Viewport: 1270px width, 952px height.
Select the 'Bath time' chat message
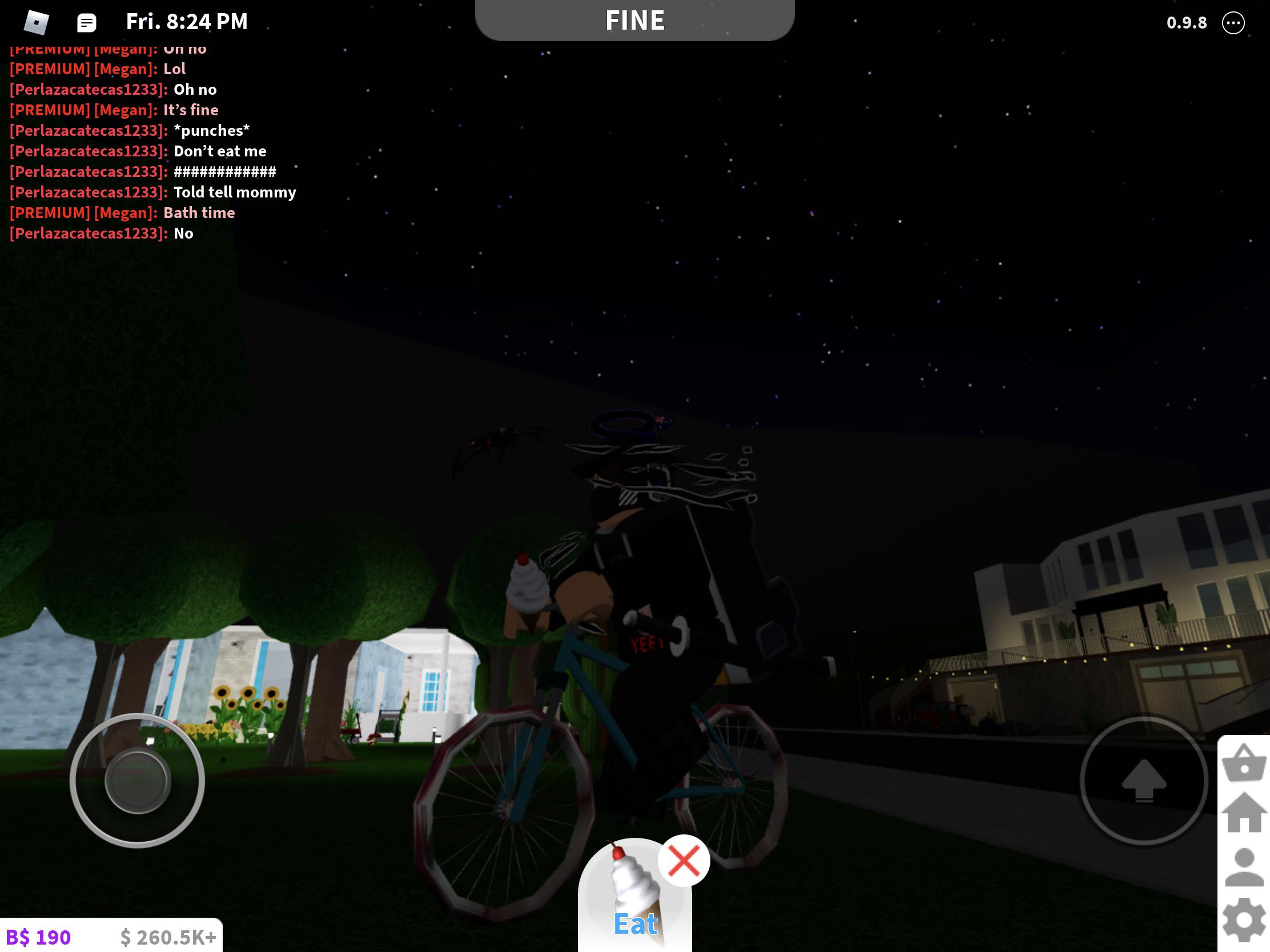[x=199, y=212]
